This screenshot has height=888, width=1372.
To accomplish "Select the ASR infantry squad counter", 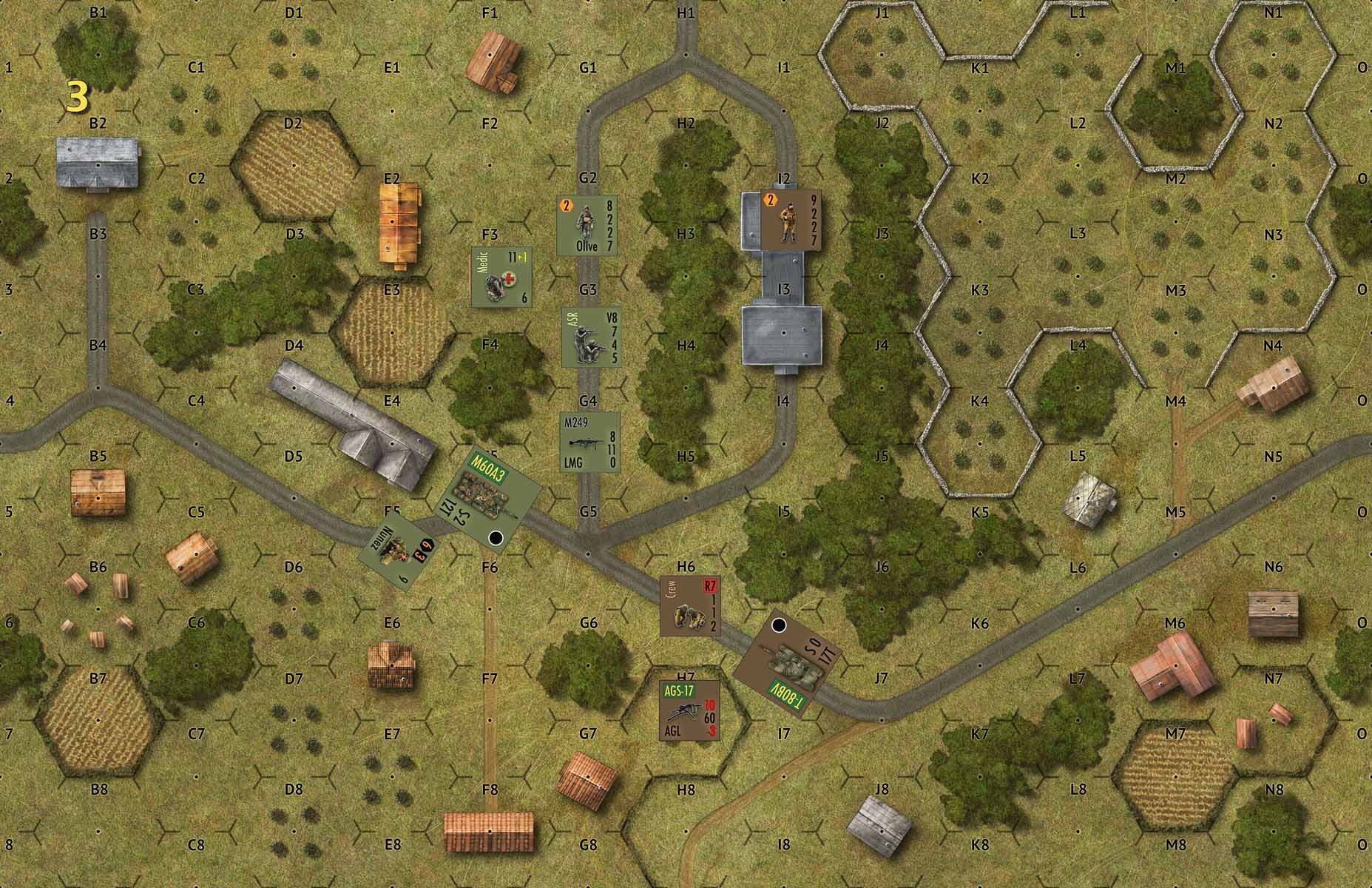I will pos(589,337).
